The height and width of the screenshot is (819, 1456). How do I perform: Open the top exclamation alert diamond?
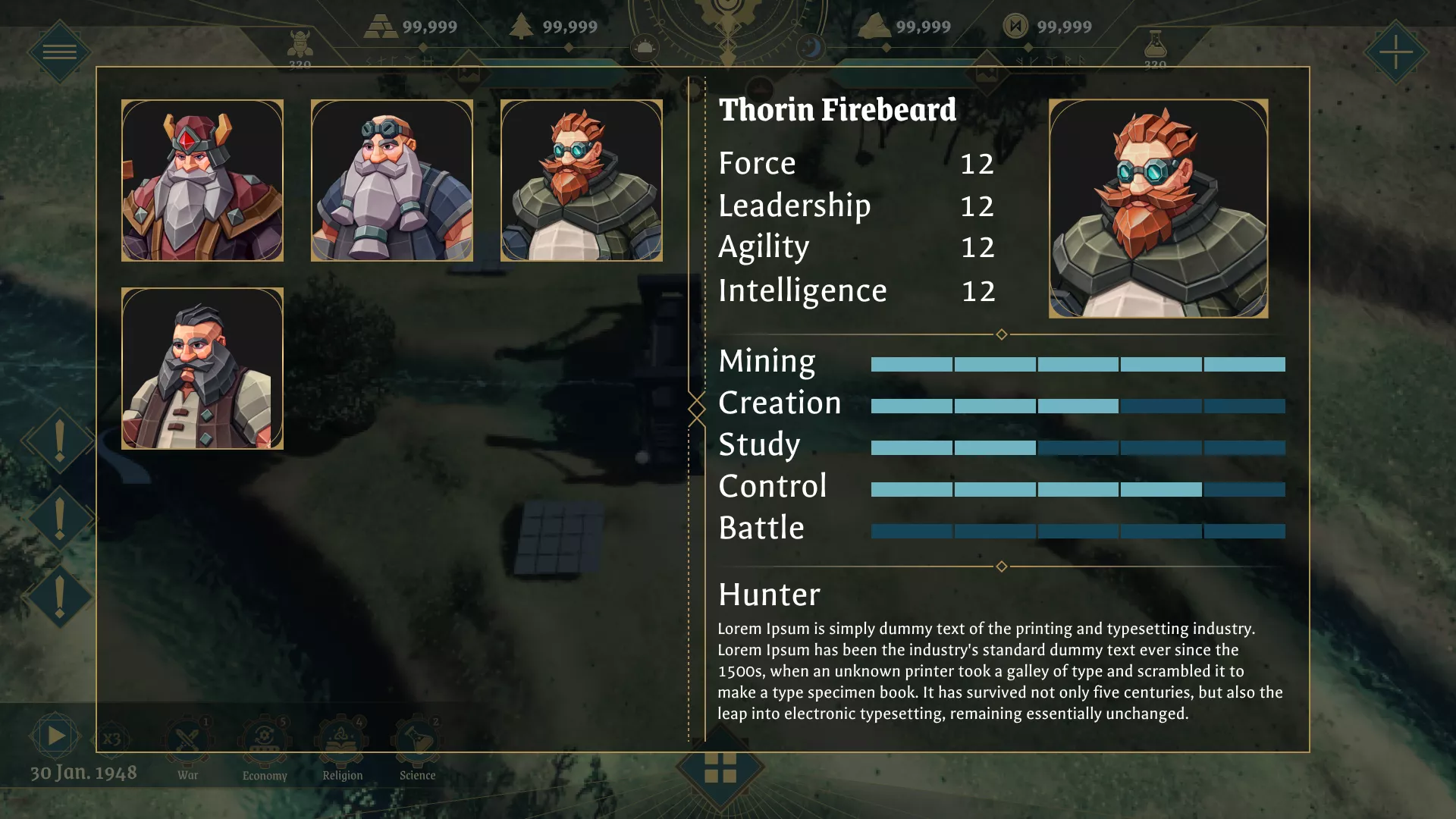[59, 441]
